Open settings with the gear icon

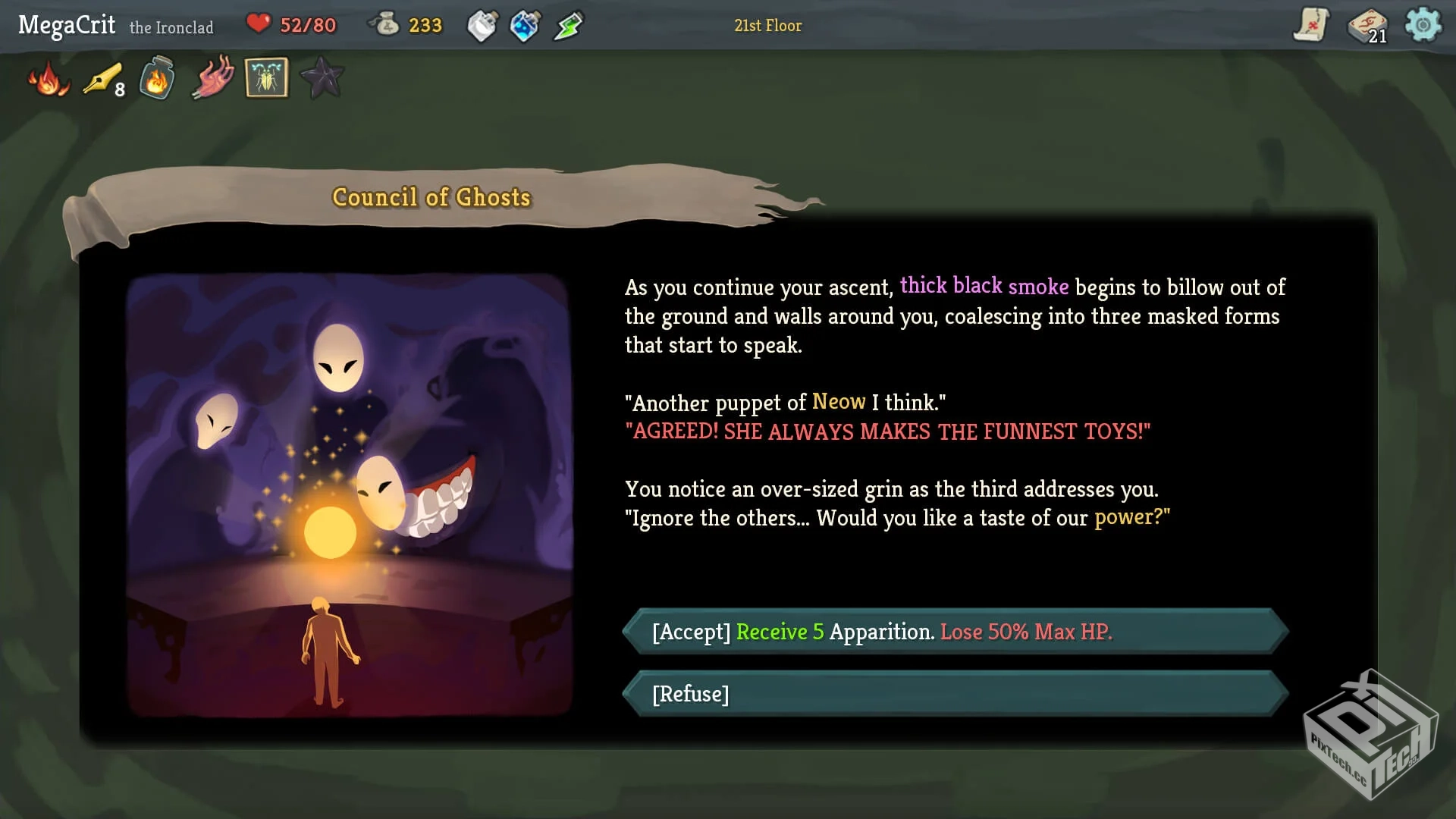1423,25
